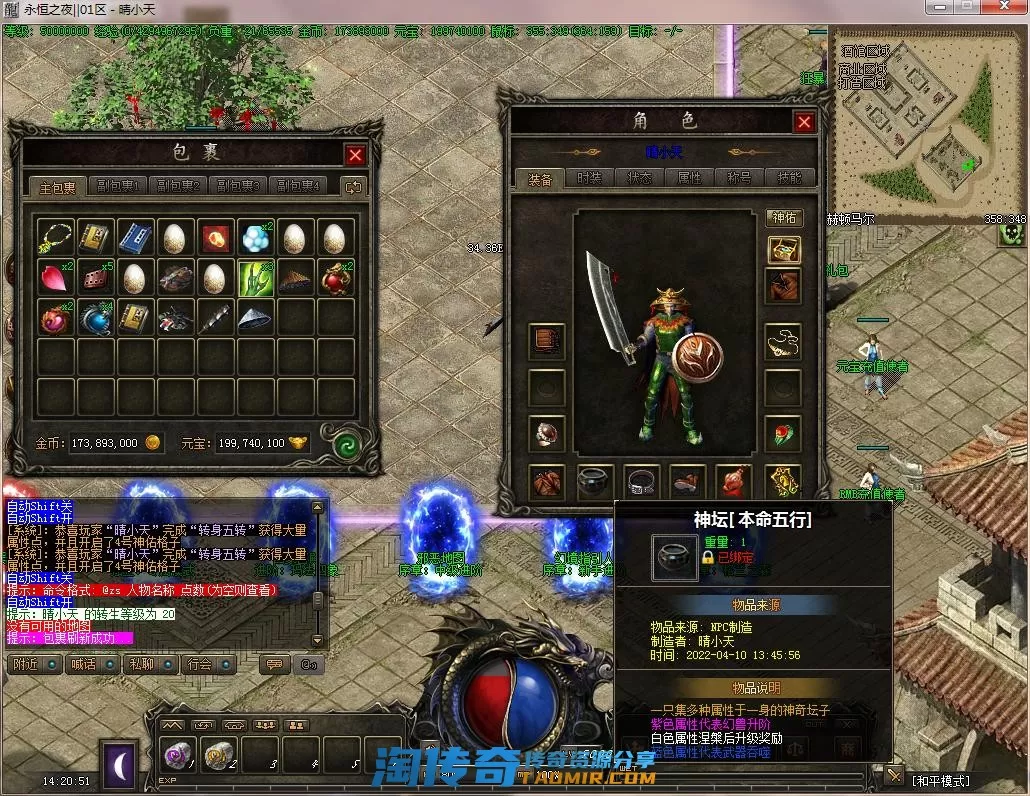Switch to the 副包裹1 bag tab

(118, 186)
